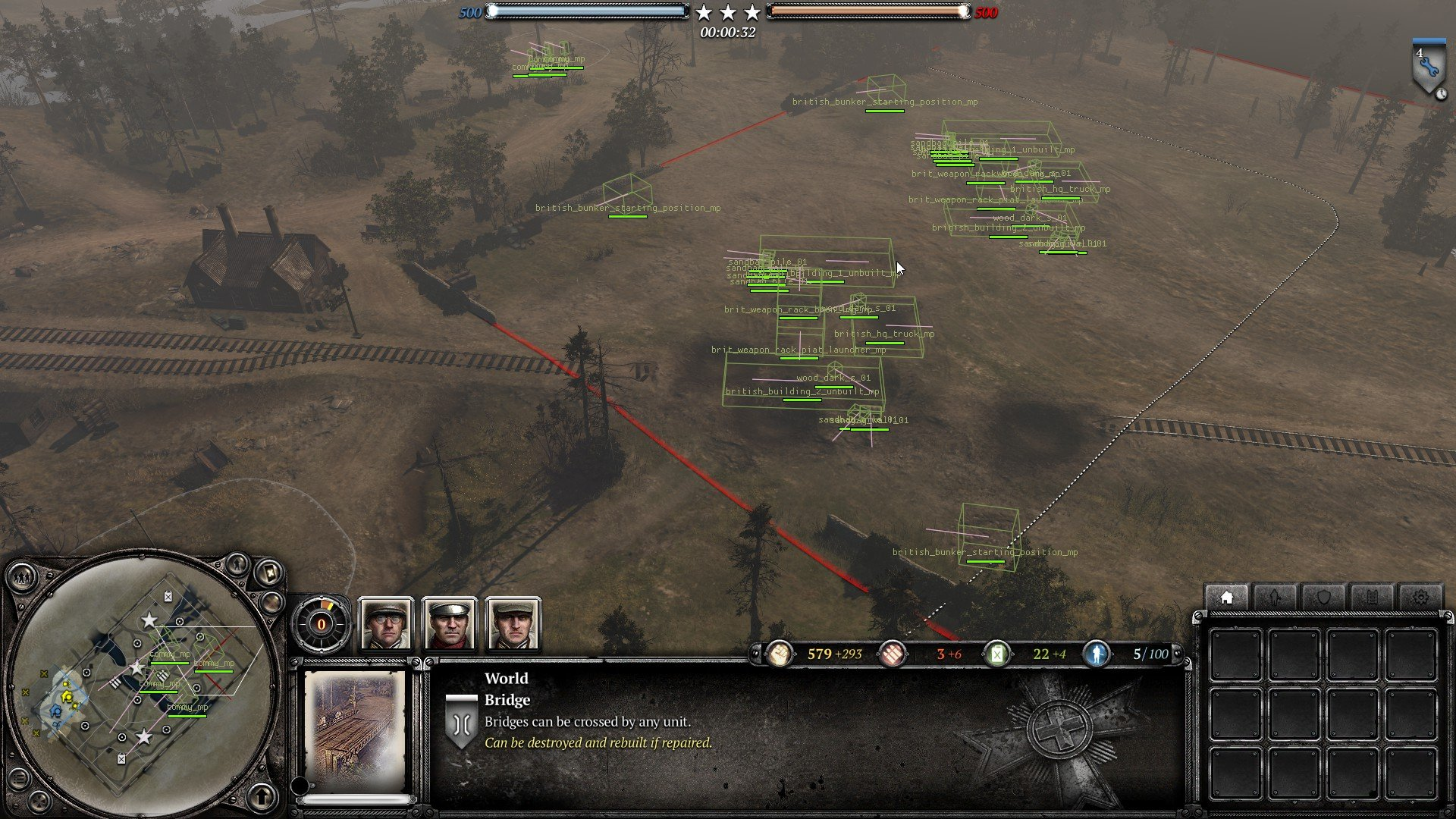Click the blue population soldier icon
Viewport: 1456px width, 819px height.
(x=1096, y=654)
